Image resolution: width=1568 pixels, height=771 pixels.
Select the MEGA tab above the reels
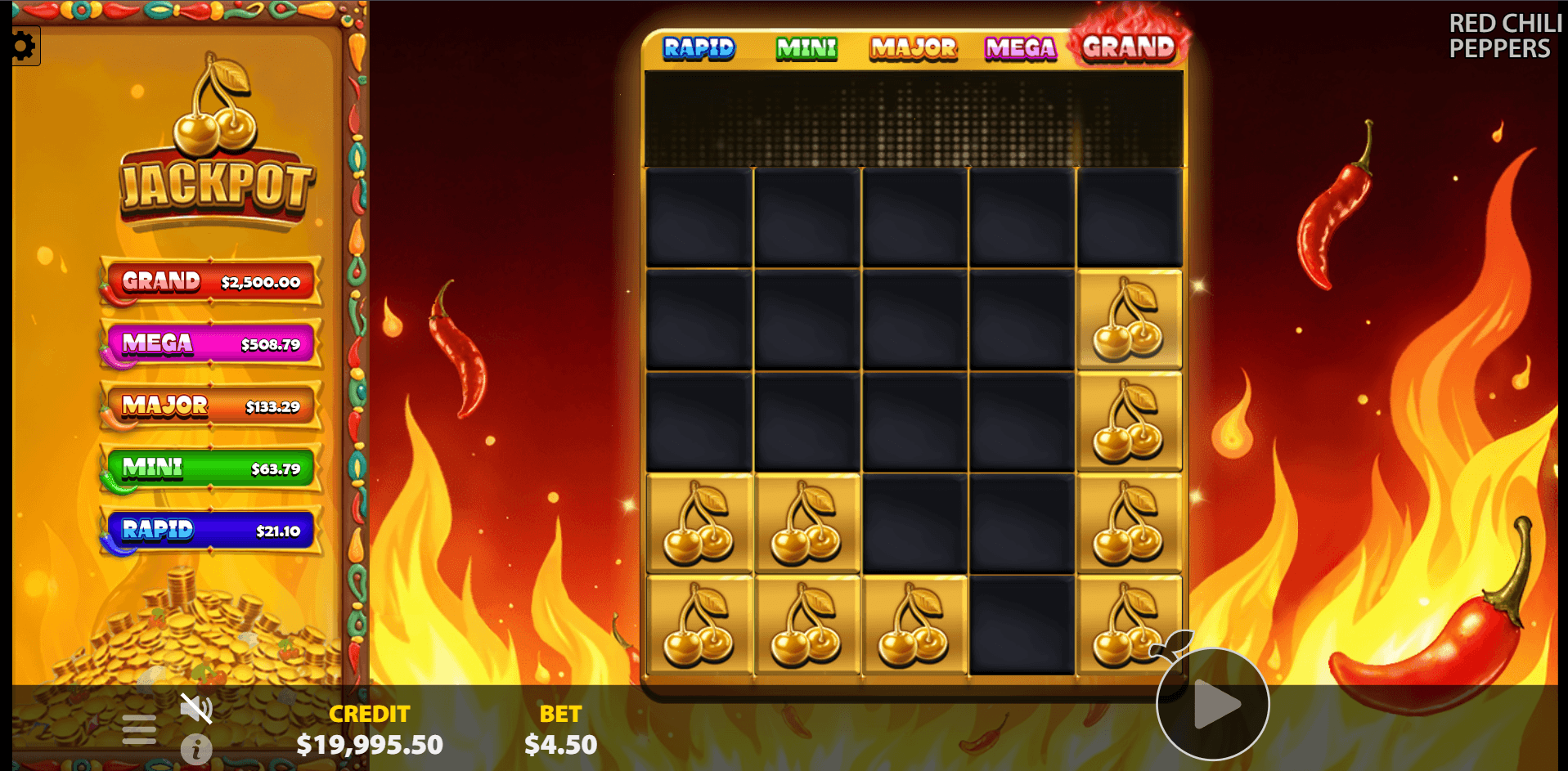pyautogui.click(x=1020, y=49)
